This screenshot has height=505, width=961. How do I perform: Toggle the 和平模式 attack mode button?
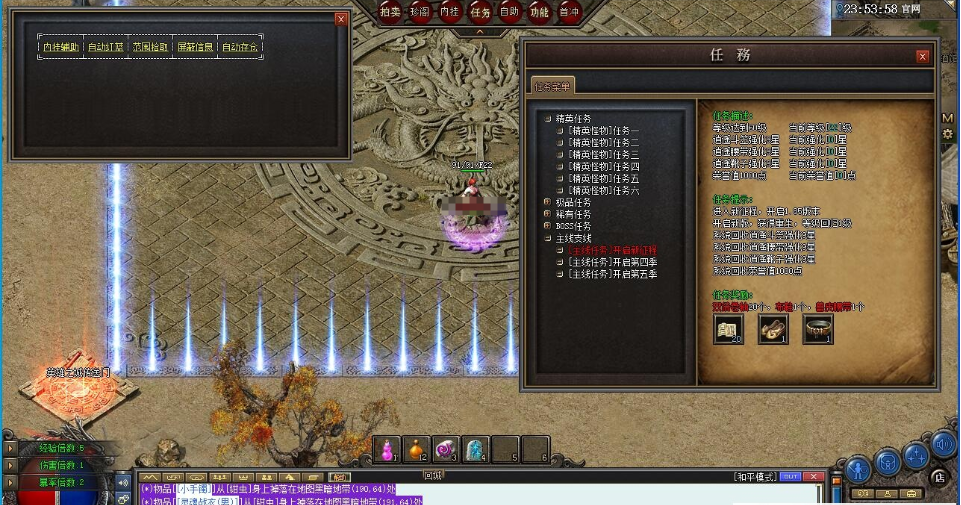[x=754, y=476]
